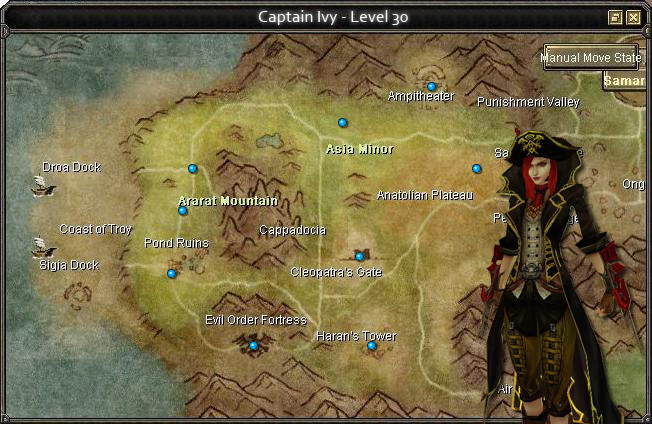This screenshot has width=652, height=424.
Task: Select the Pond Ruins map marker
Action: (172, 273)
